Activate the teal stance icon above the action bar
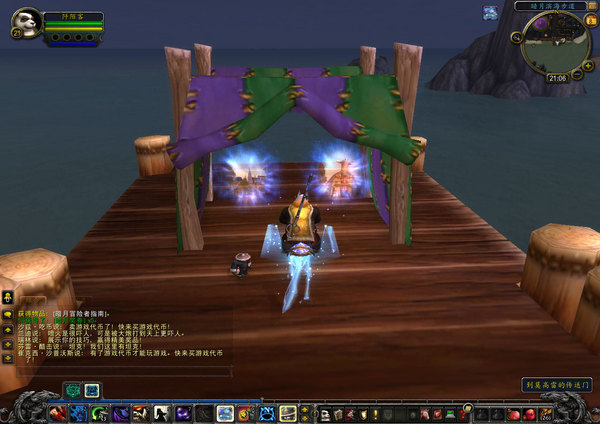The height and width of the screenshot is (424, 600). point(73,390)
